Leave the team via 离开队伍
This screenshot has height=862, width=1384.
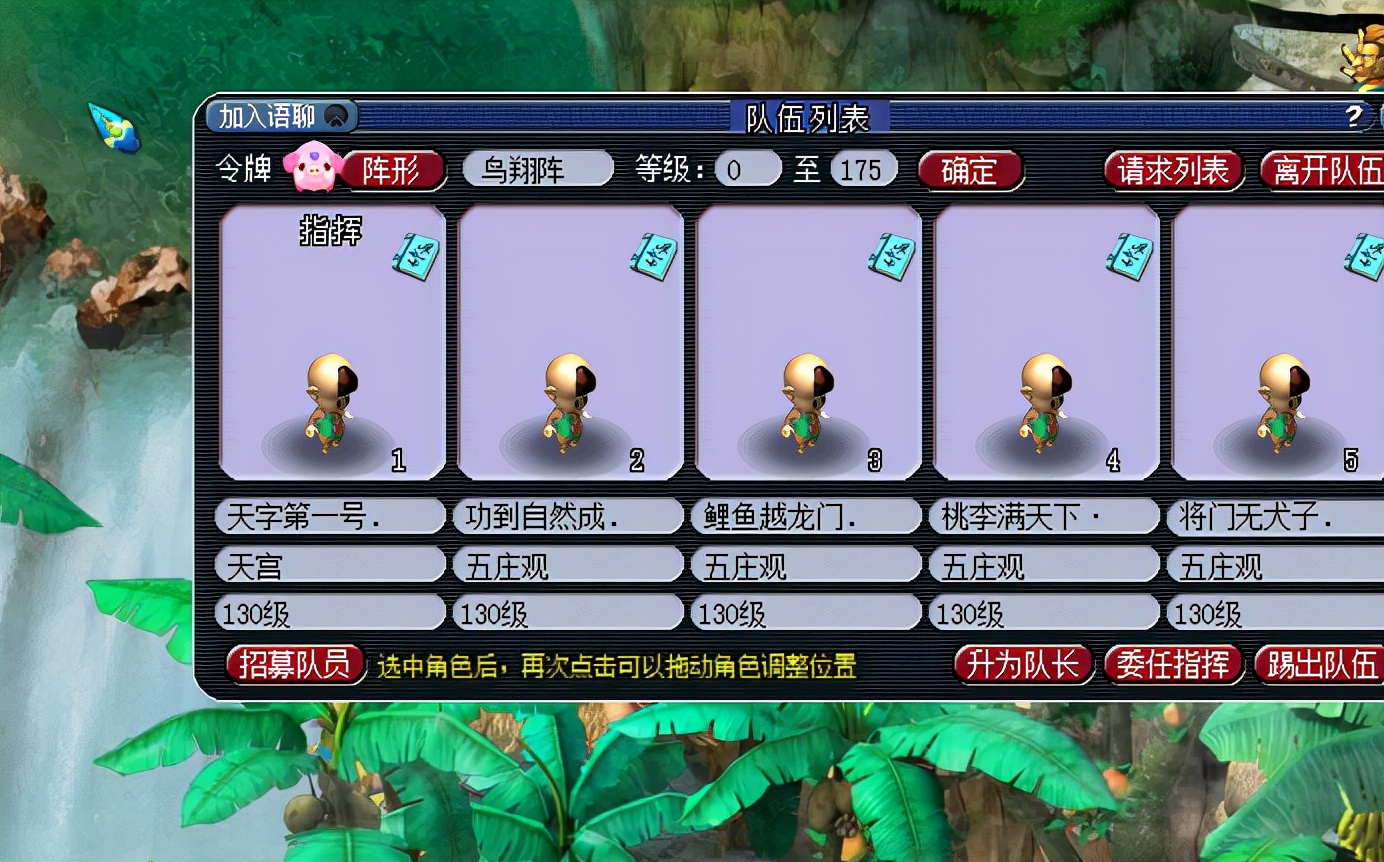coord(1324,170)
